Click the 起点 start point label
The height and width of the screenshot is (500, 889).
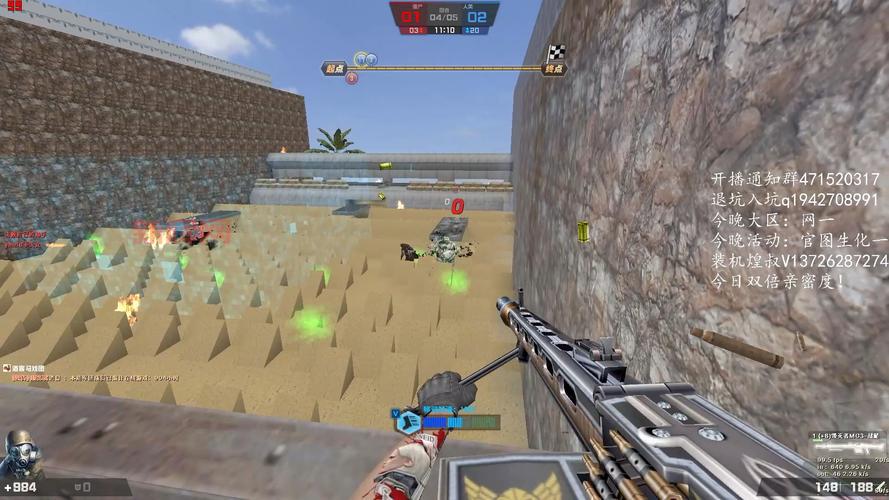tap(333, 69)
